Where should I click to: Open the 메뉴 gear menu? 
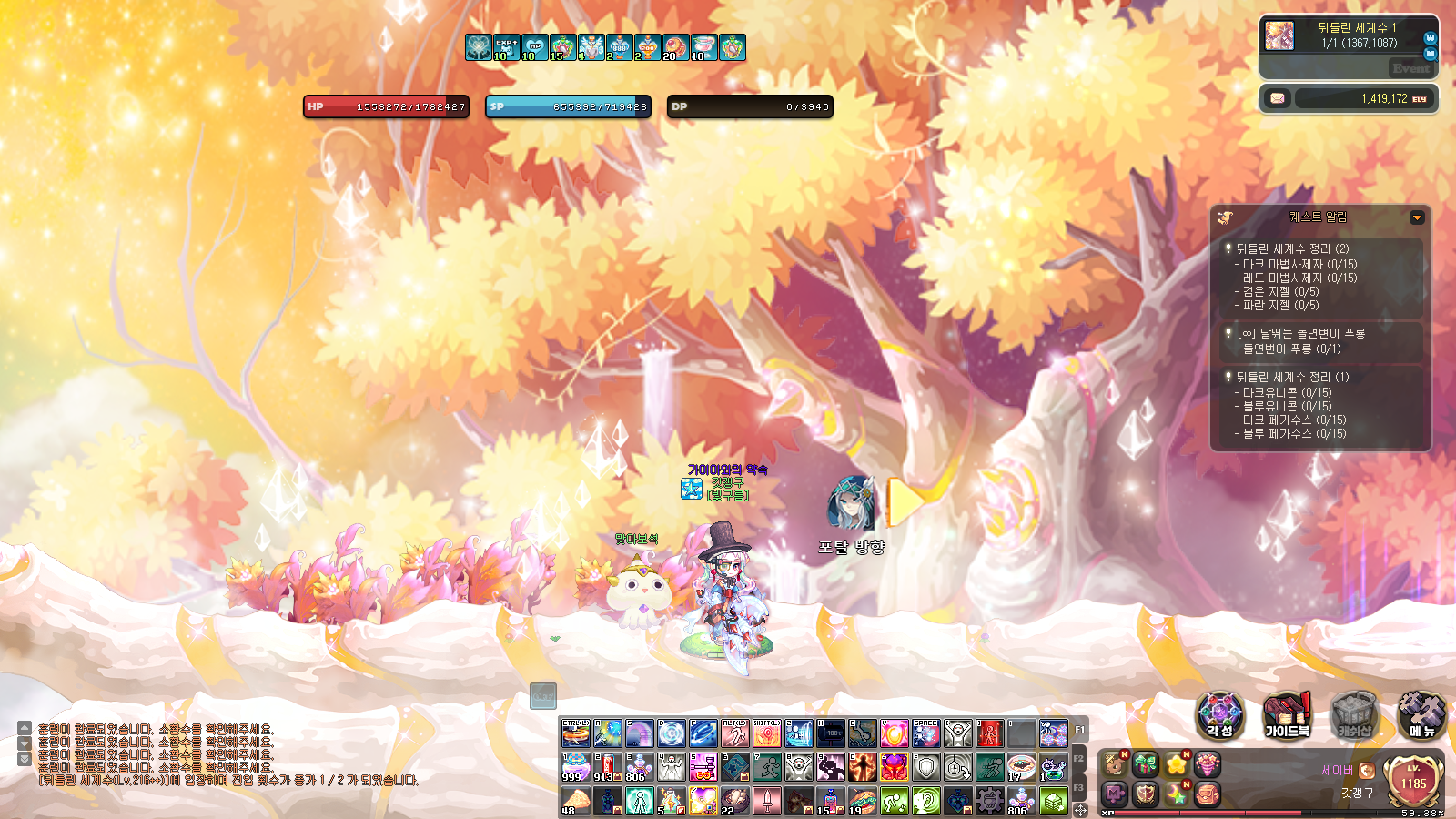1421,714
